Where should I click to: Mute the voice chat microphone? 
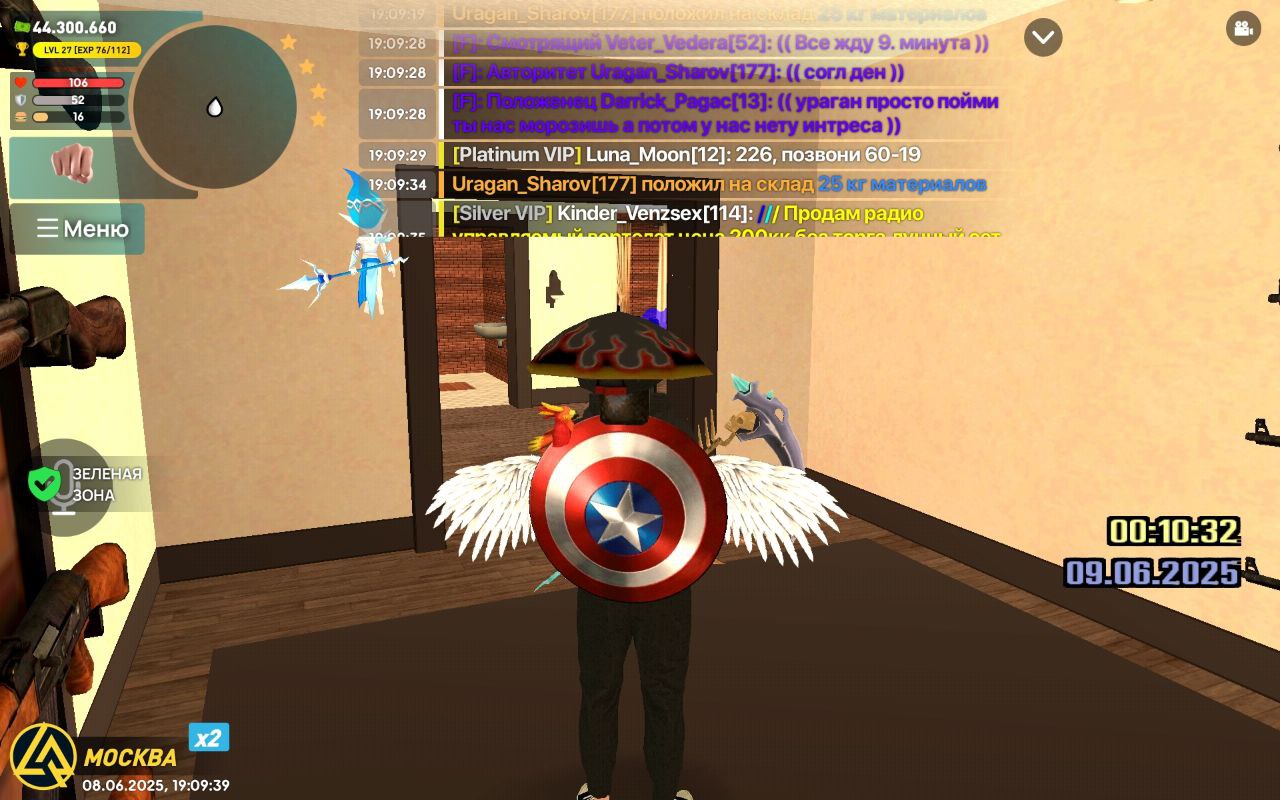click(65, 488)
